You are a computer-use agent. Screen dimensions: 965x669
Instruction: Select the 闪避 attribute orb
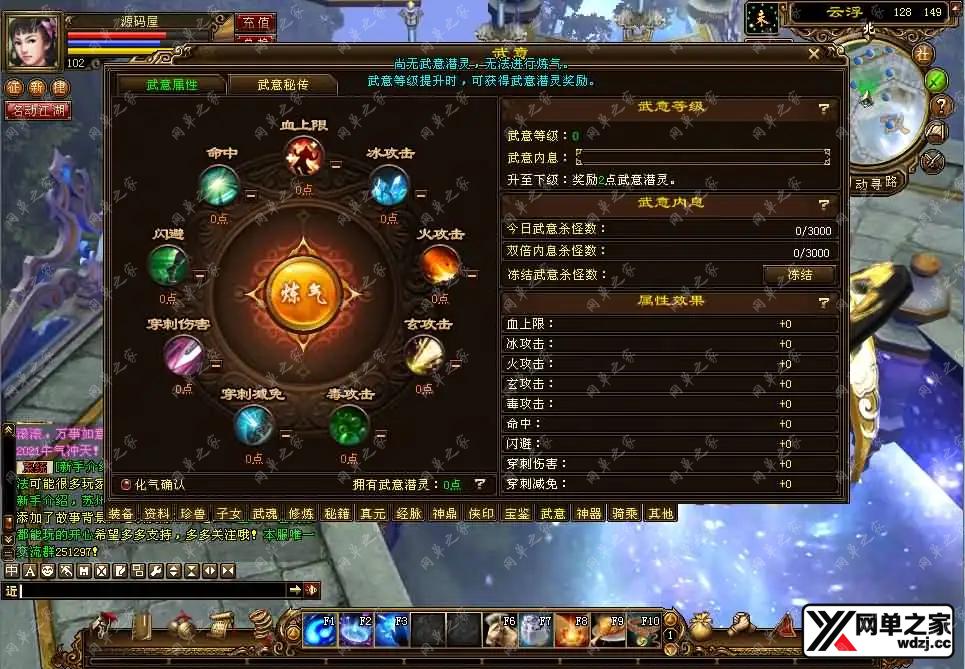167,265
